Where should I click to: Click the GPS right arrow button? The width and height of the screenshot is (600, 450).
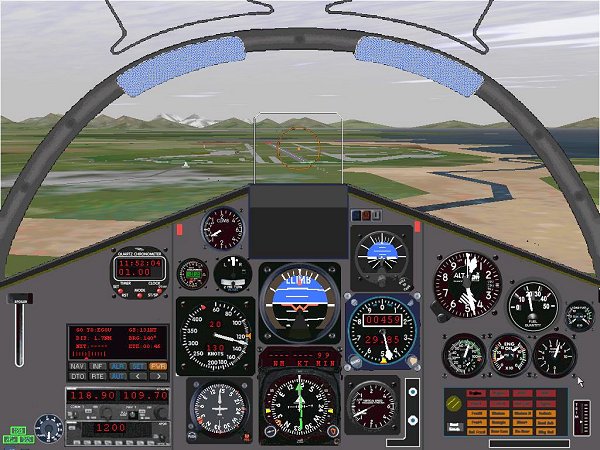click(x=156, y=377)
